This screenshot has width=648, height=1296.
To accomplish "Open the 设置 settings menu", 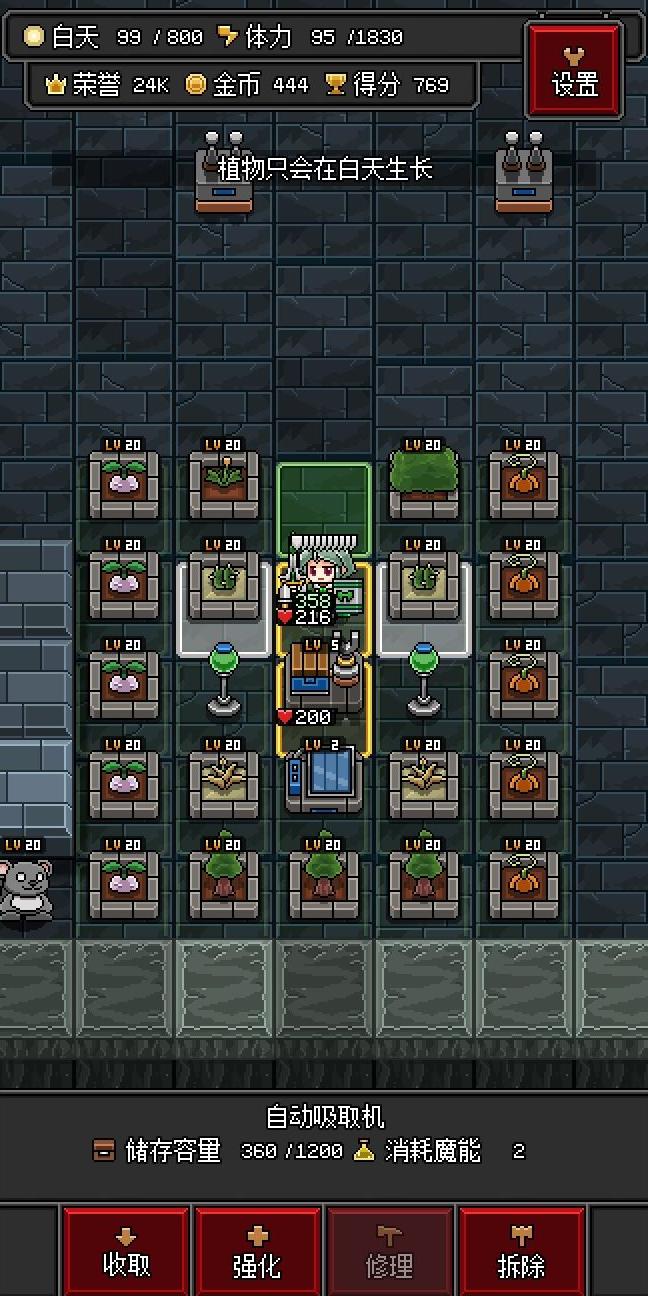I will (x=574, y=71).
